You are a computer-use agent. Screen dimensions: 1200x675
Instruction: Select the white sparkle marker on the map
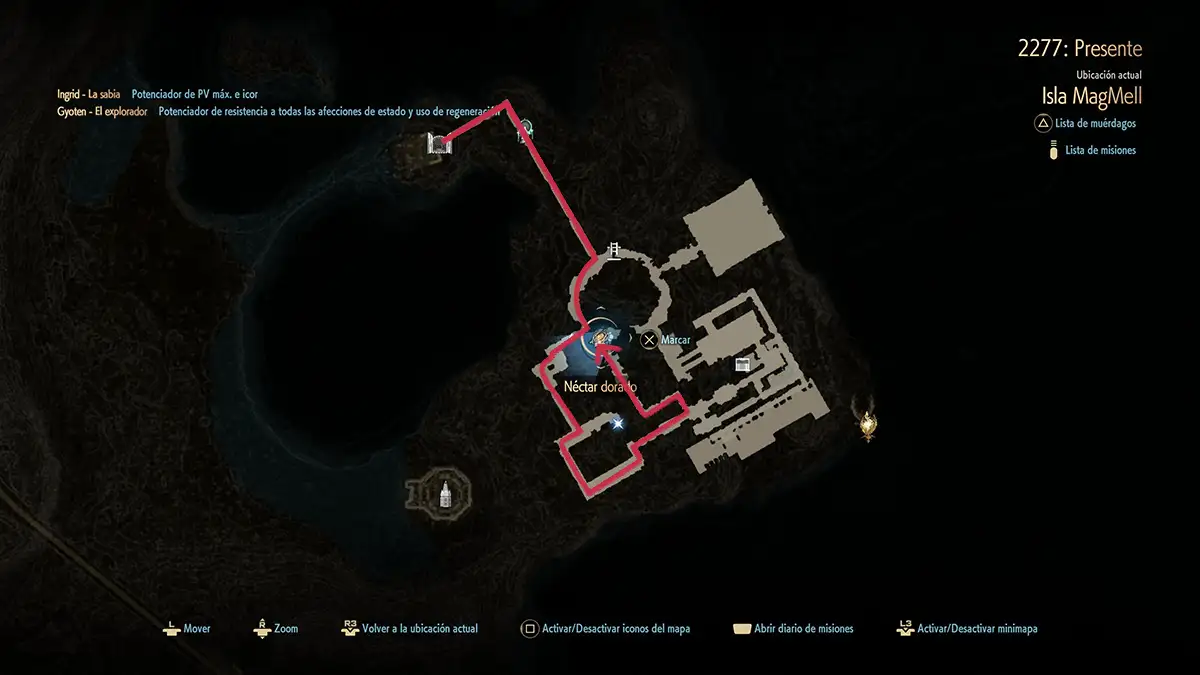click(x=618, y=424)
